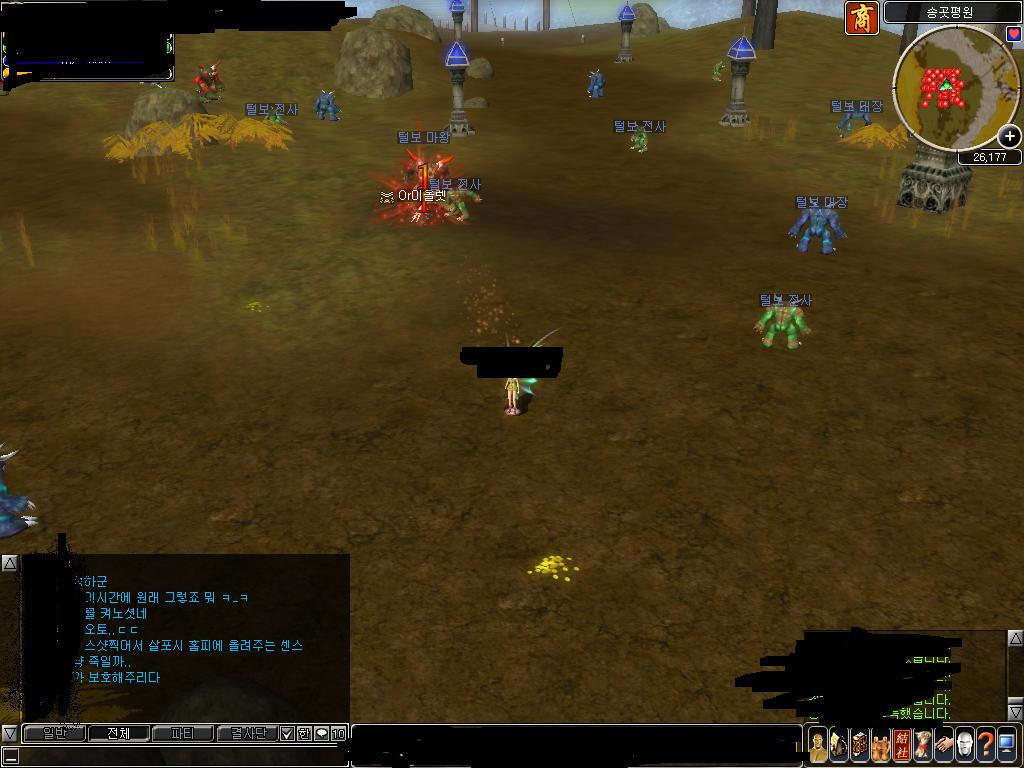Open the character portrait icon in the menu bar
This screenshot has width=1024, height=768.
[x=818, y=745]
